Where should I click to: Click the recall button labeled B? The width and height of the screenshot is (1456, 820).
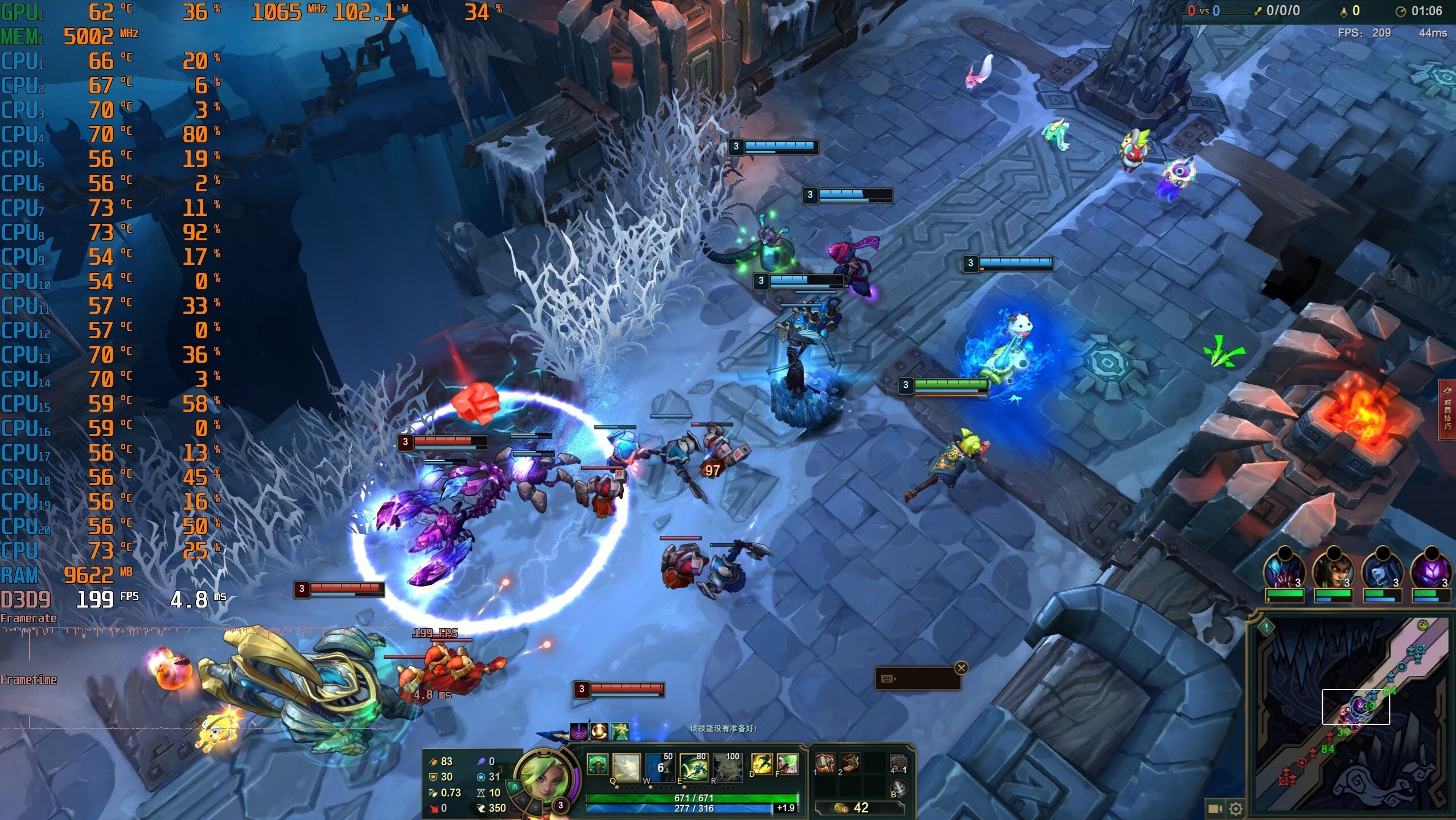coord(898,789)
